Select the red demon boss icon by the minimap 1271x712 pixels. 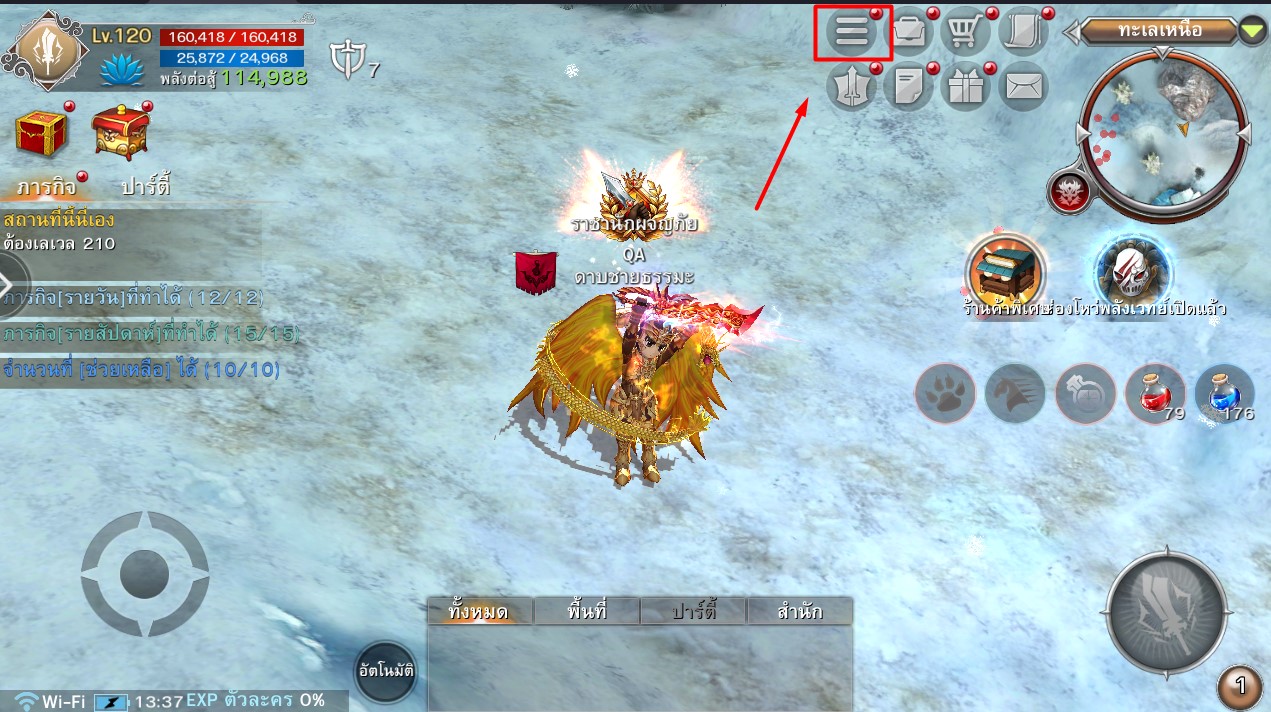[1068, 192]
